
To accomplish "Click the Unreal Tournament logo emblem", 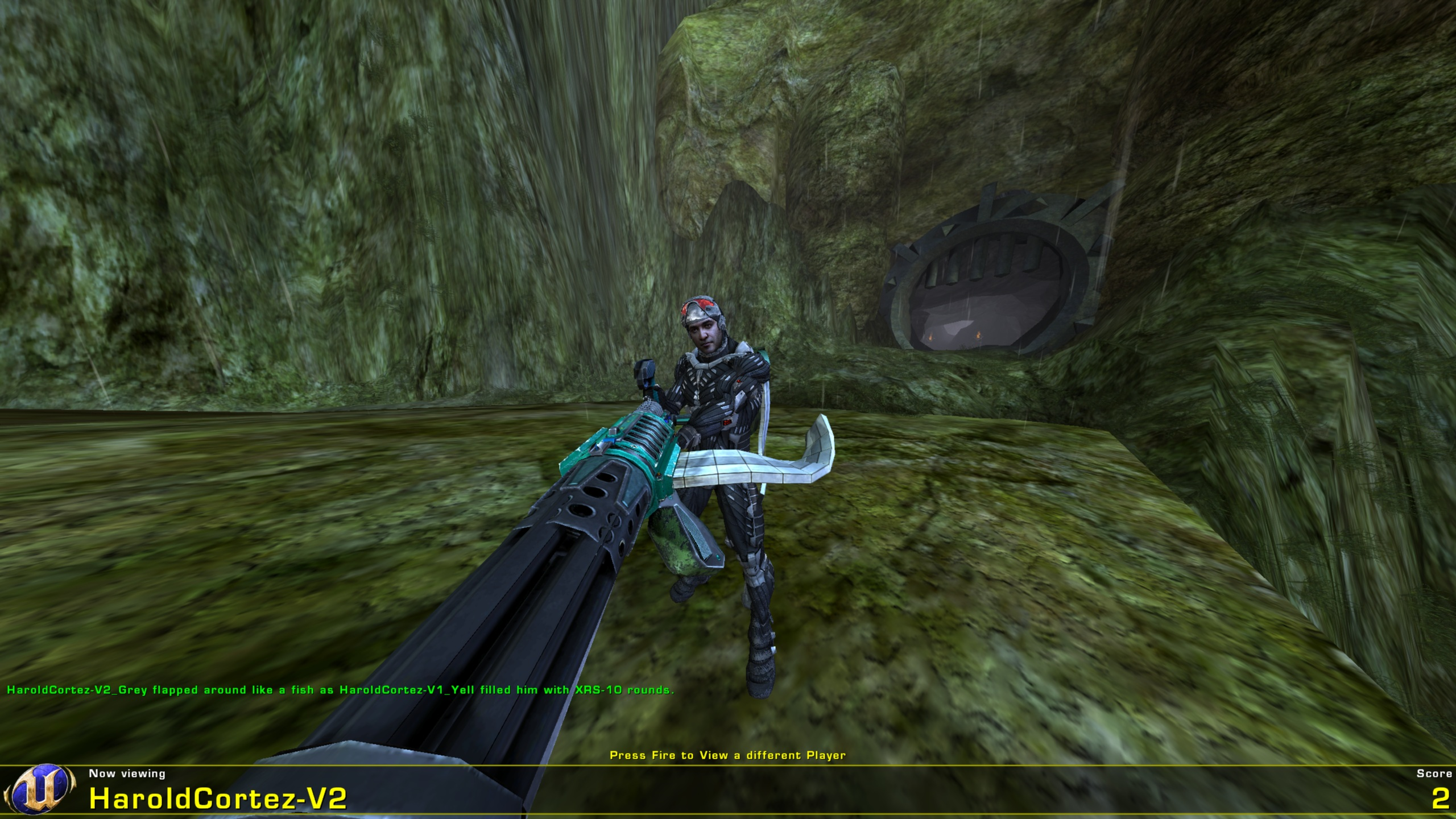I will coord(40,788).
